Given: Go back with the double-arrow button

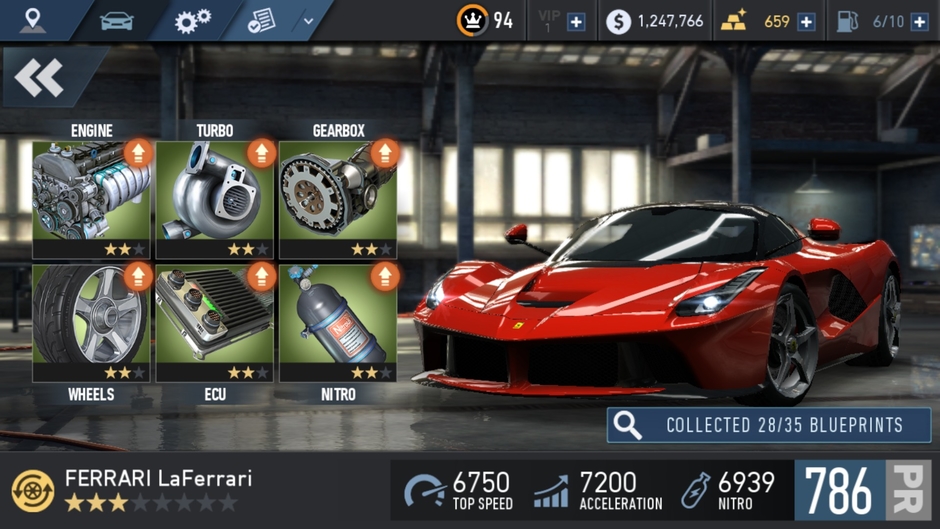Looking at the screenshot, I should pos(41,78).
